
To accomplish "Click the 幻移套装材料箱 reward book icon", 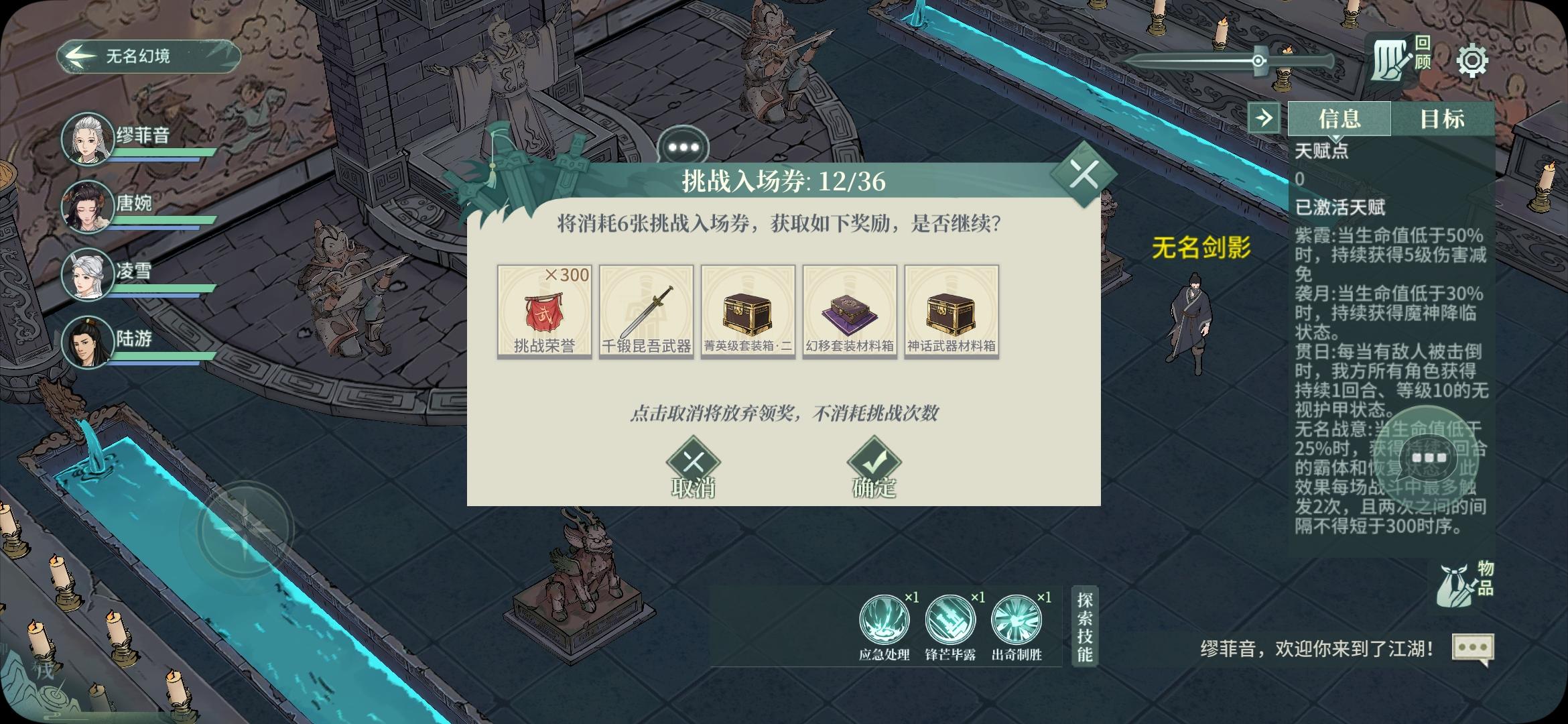I will tap(850, 312).
